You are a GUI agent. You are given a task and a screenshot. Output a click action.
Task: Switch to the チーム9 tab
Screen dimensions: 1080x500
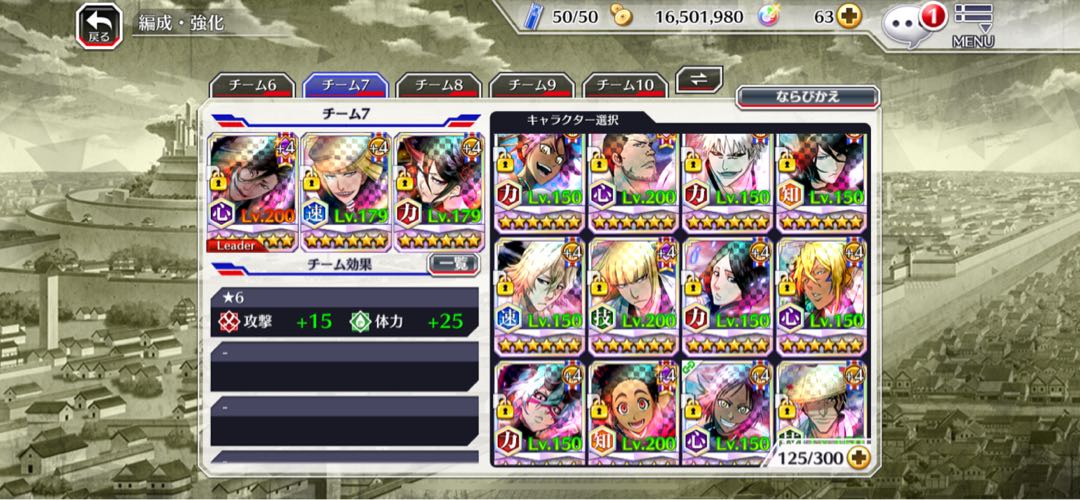point(530,86)
